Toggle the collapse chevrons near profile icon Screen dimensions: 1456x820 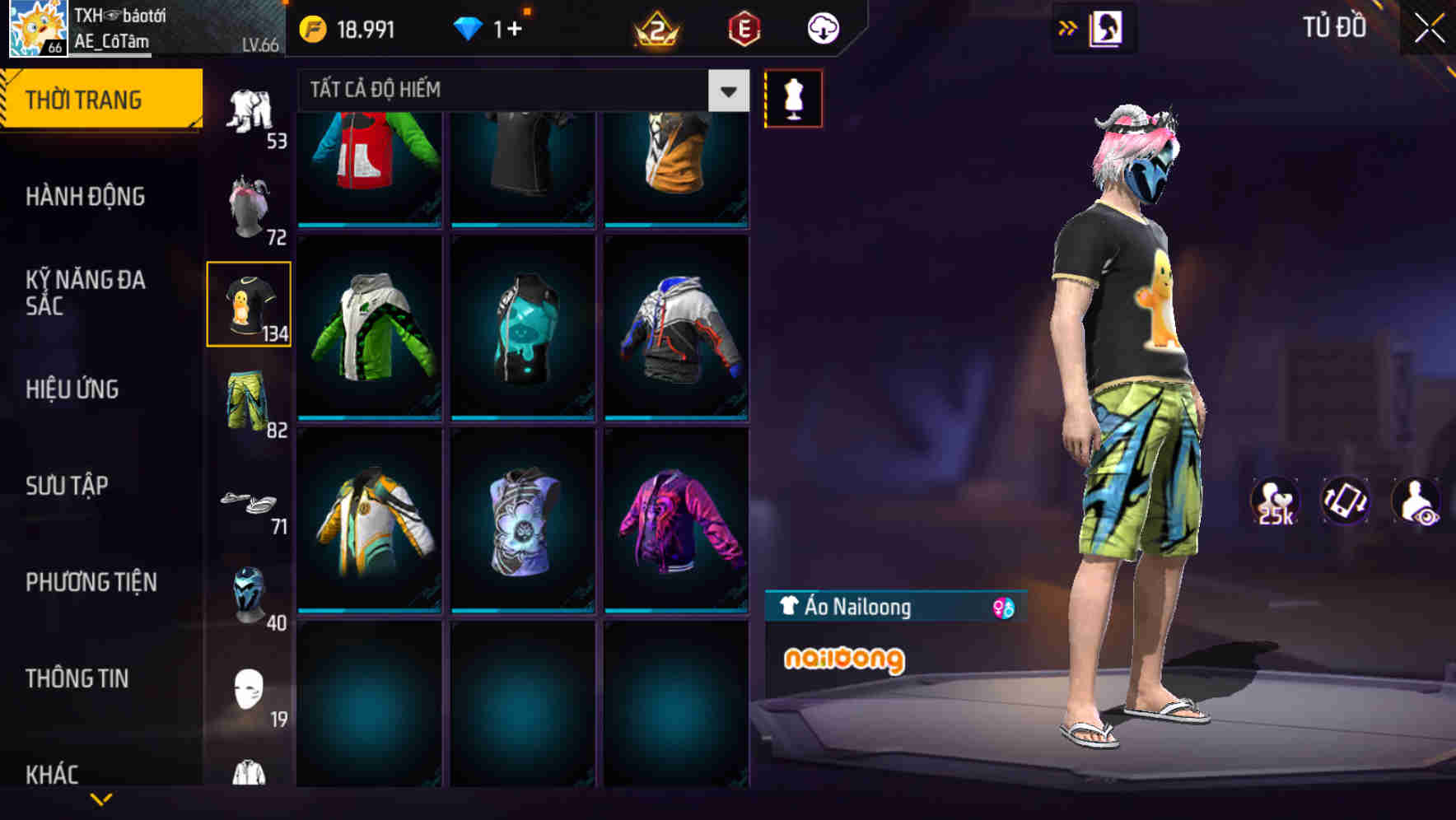click(1068, 26)
